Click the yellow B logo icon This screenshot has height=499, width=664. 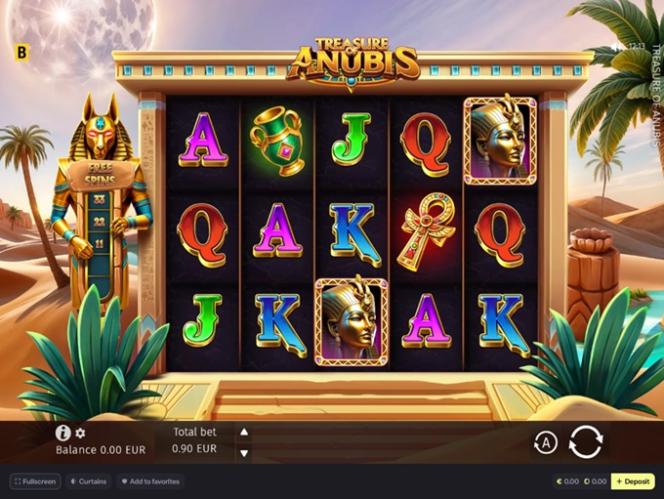pyautogui.click(x=24, y=52)
